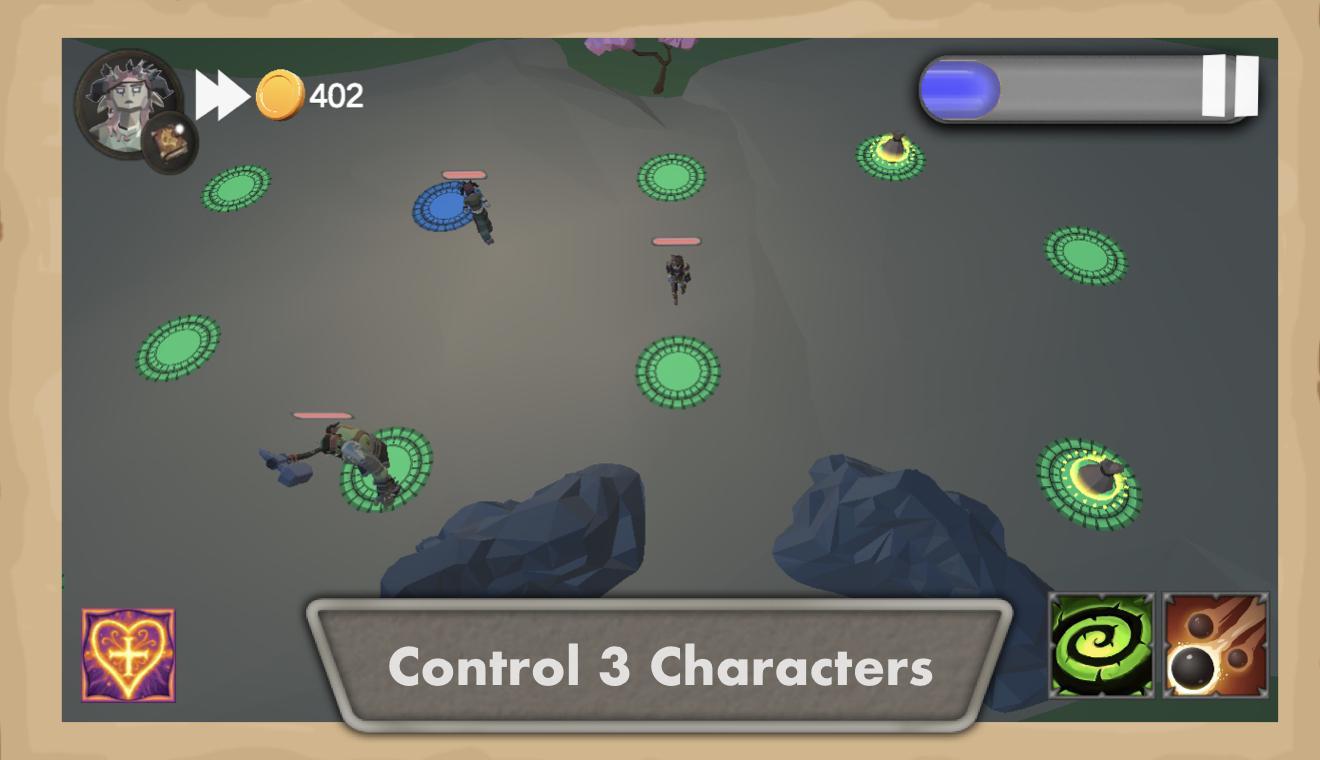Select the character standing on the blue ring
The width and height of the screenshot is (1320, 760).
(x=475, y=210)
